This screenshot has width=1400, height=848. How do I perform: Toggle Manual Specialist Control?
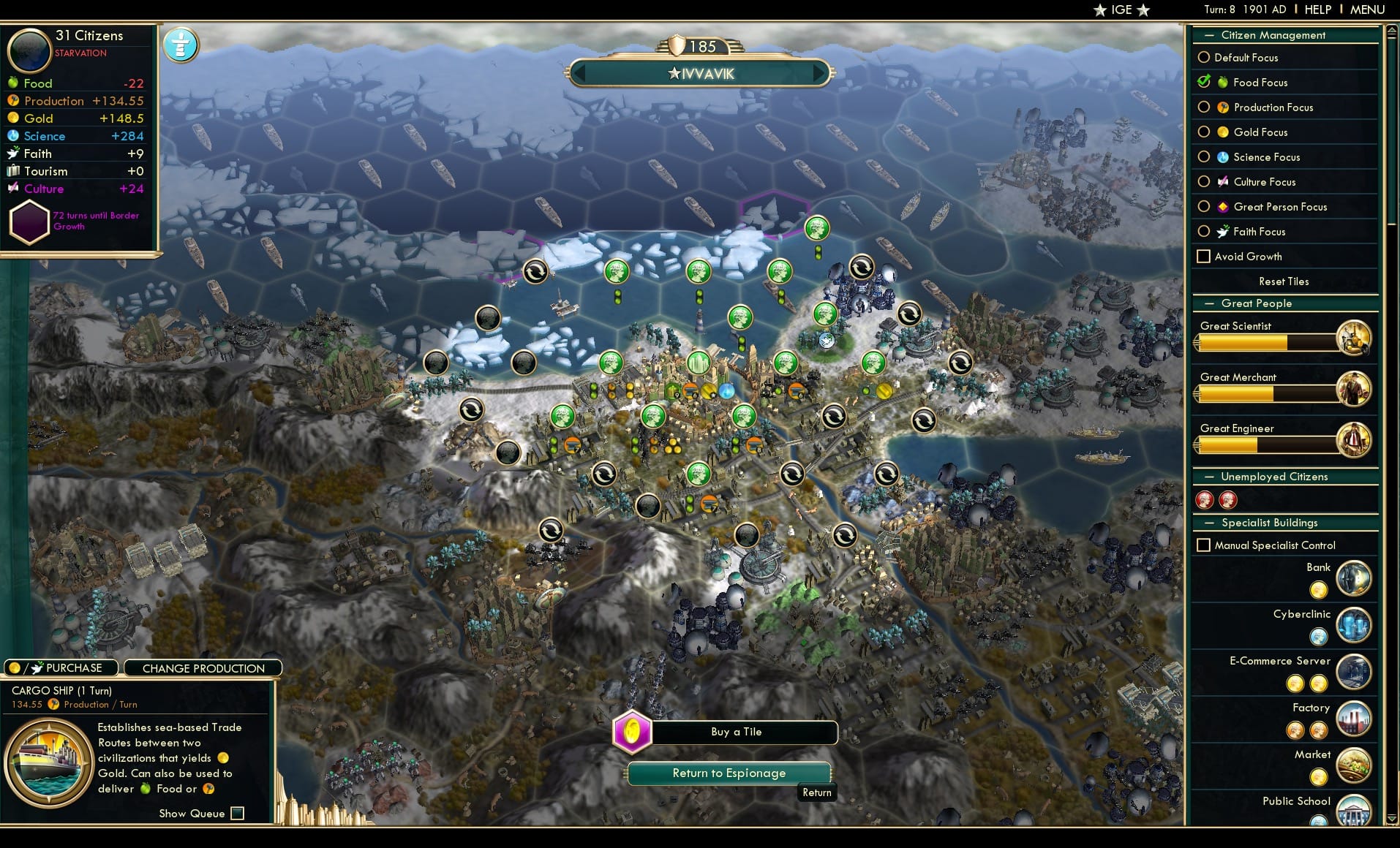point(1203,545)
